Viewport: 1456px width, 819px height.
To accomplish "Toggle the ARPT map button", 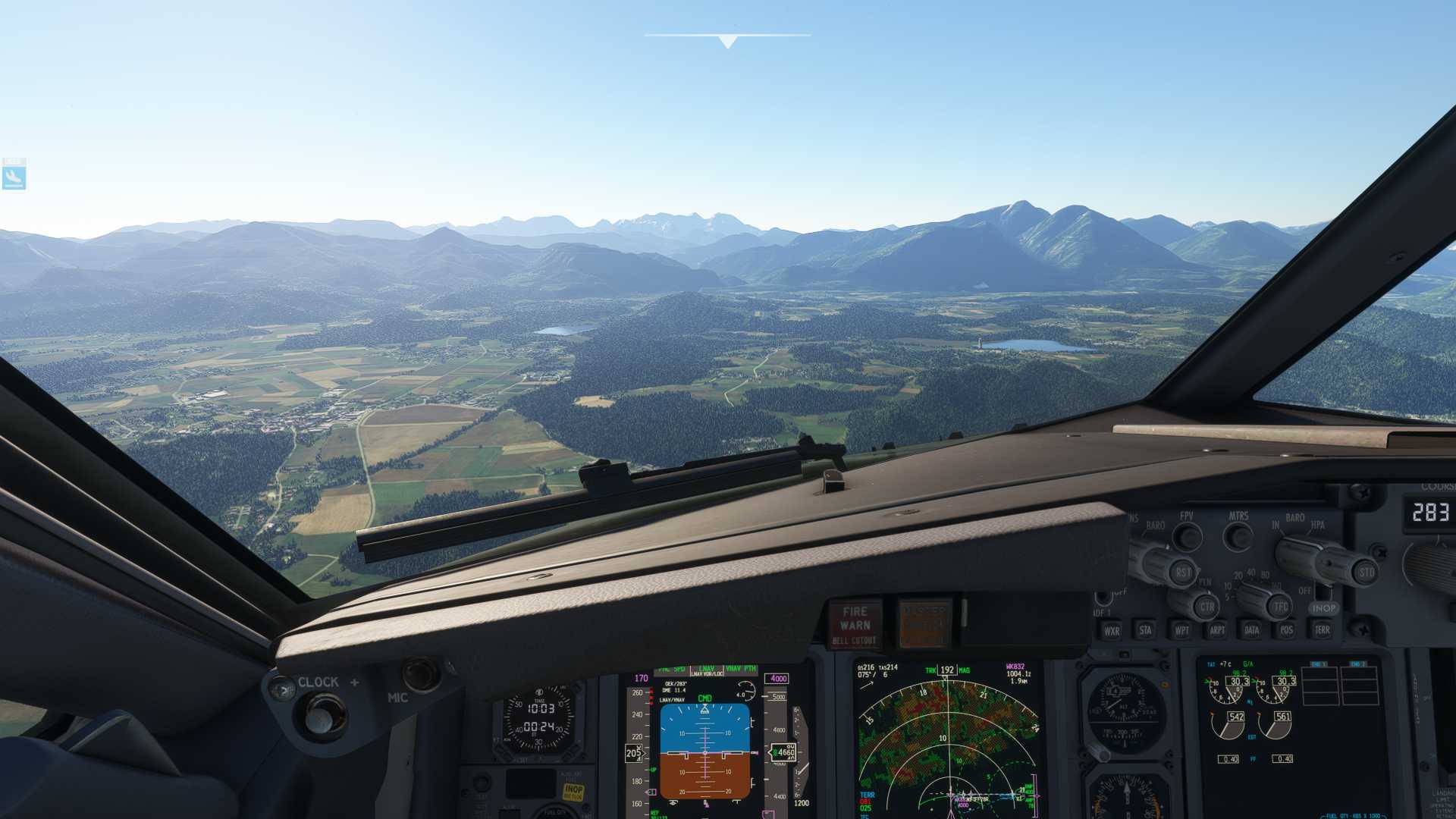I will (1217, 630).
